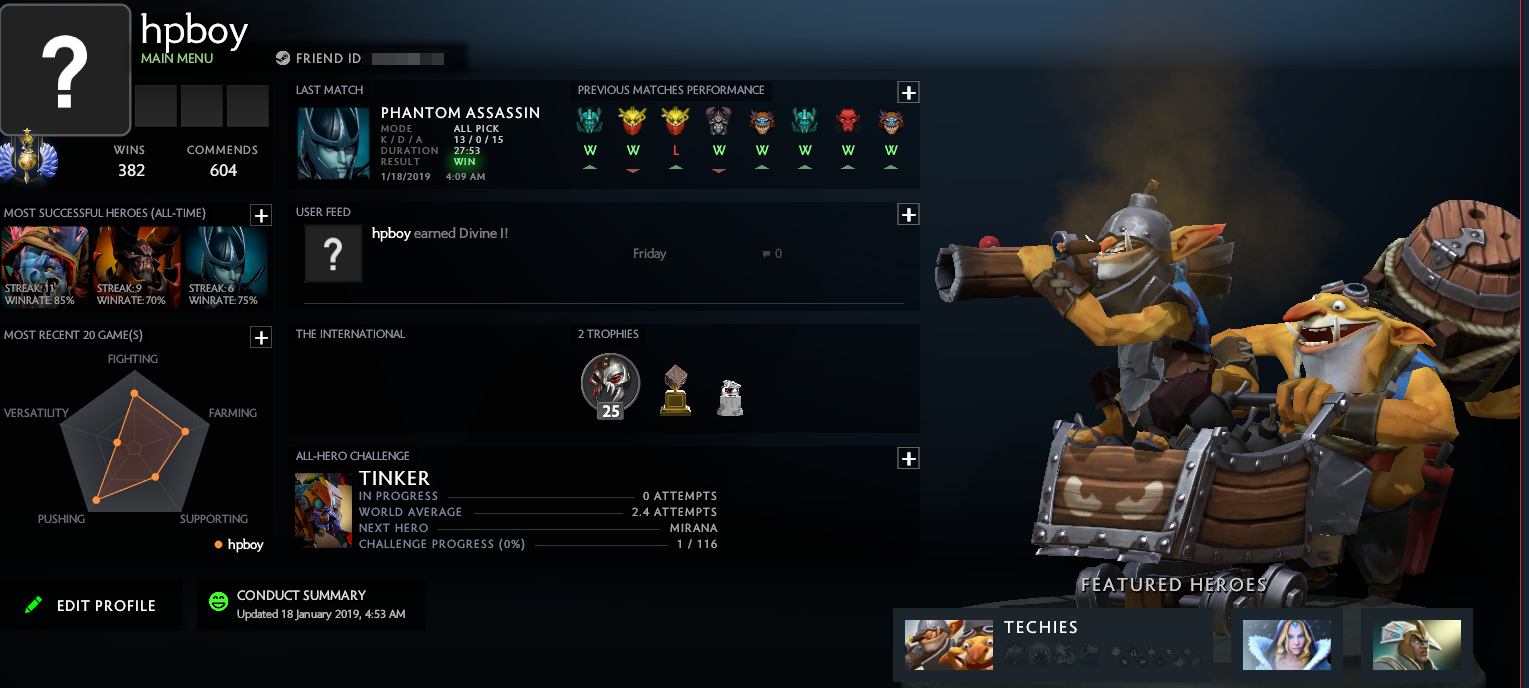Expand the All-Hero Challenge panel

tap(908, 458)
